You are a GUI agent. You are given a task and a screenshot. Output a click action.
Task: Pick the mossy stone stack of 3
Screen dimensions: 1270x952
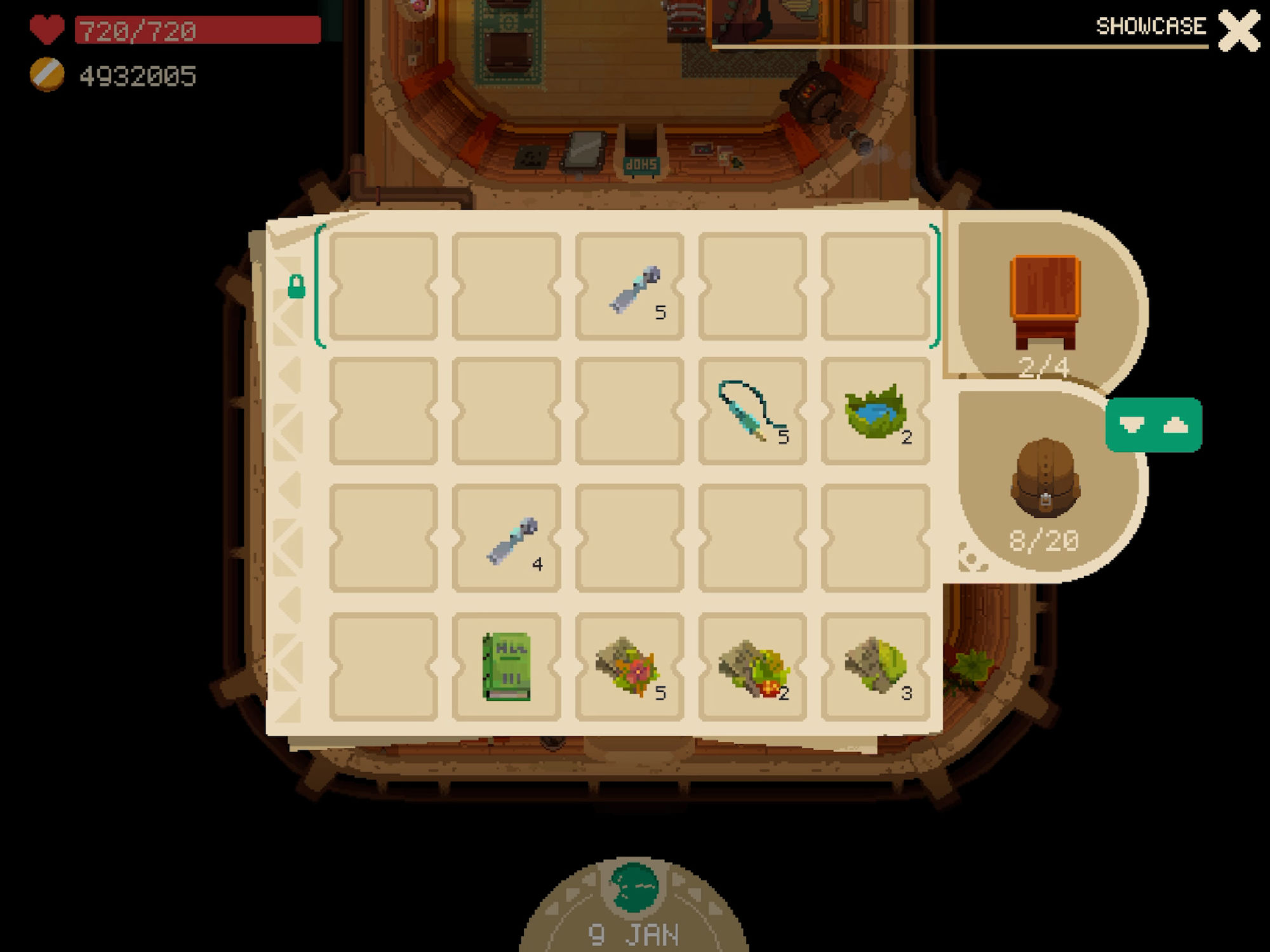[875, 666]
